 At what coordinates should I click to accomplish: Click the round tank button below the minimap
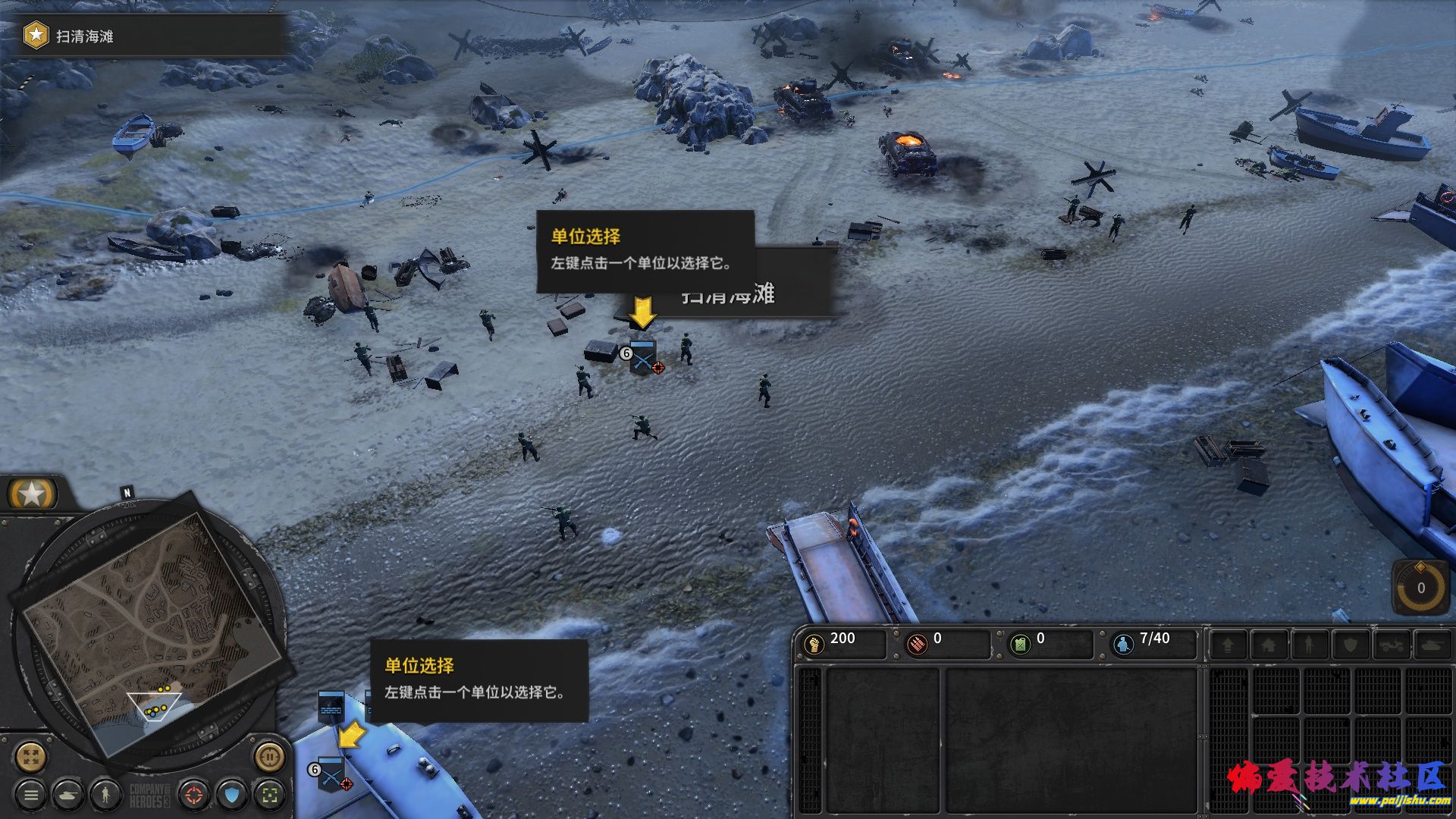pyautogui.click(x=69, y=795)
